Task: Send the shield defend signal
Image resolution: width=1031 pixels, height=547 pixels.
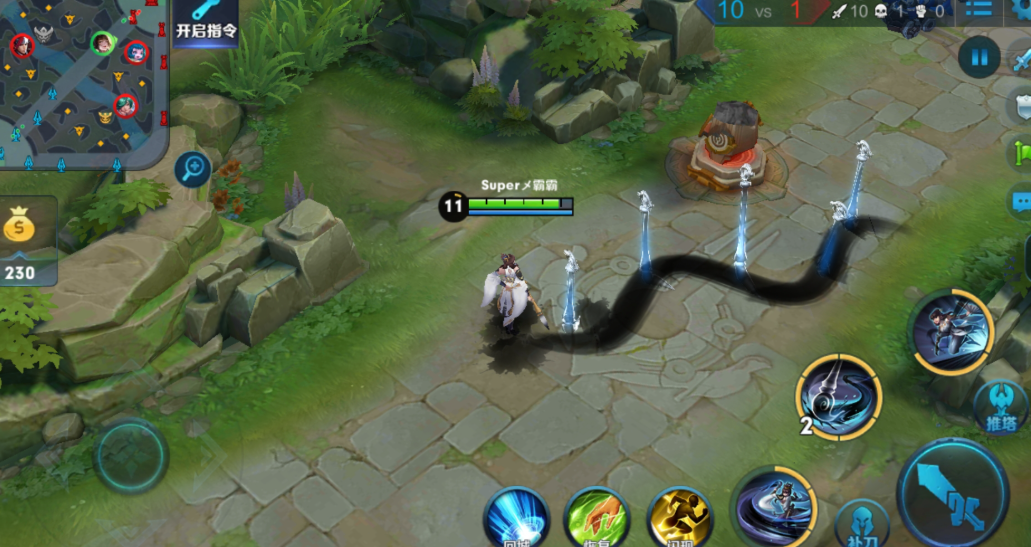Action: 1021,107
